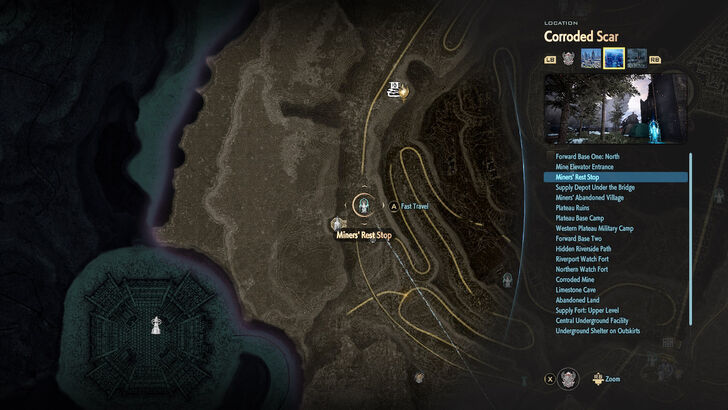Select Forward Base One: North in list

[x=587, y=156]
